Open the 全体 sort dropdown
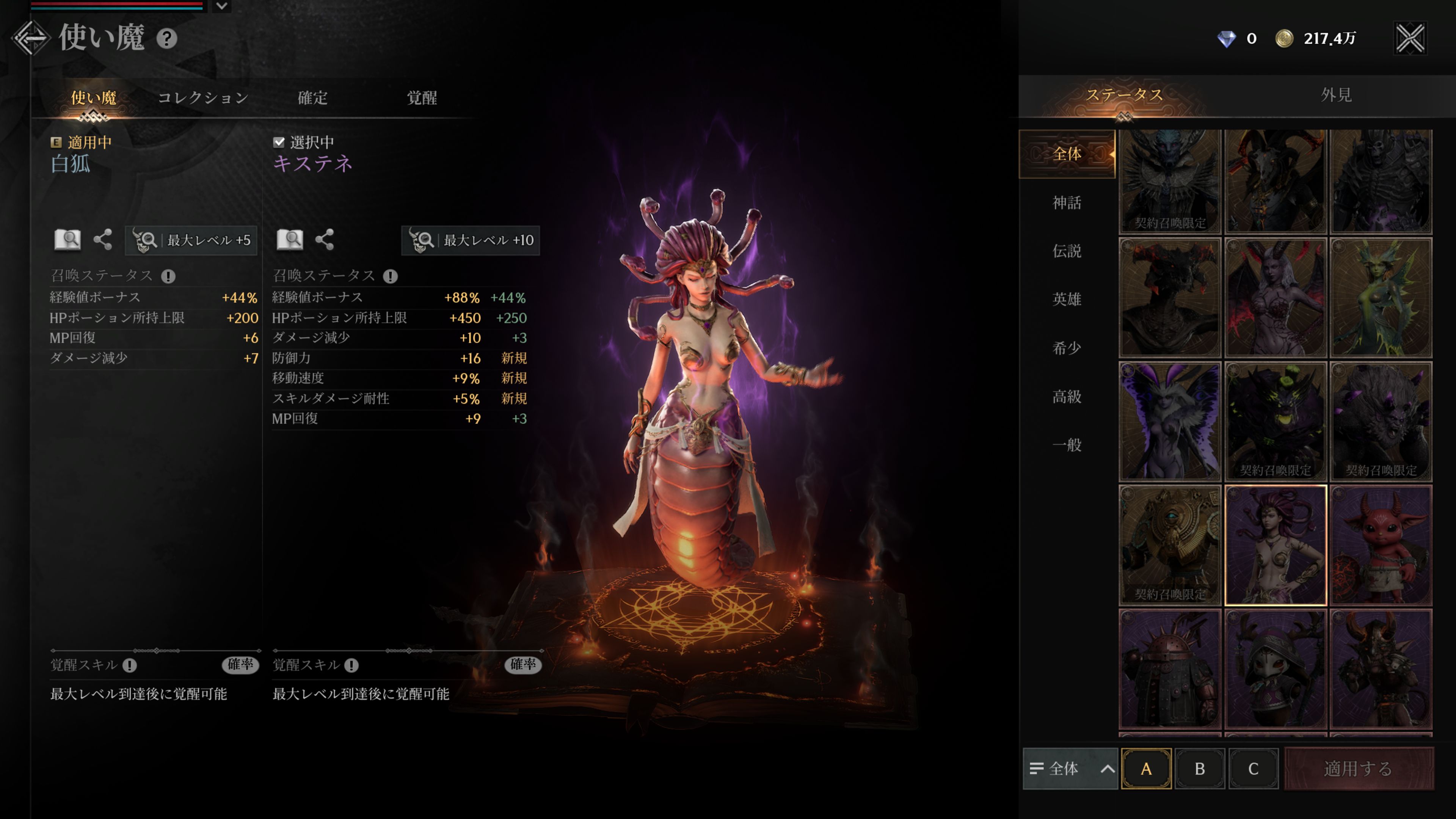The height and width of the screenshot is (819, 1456). (x=1070, y=769)
